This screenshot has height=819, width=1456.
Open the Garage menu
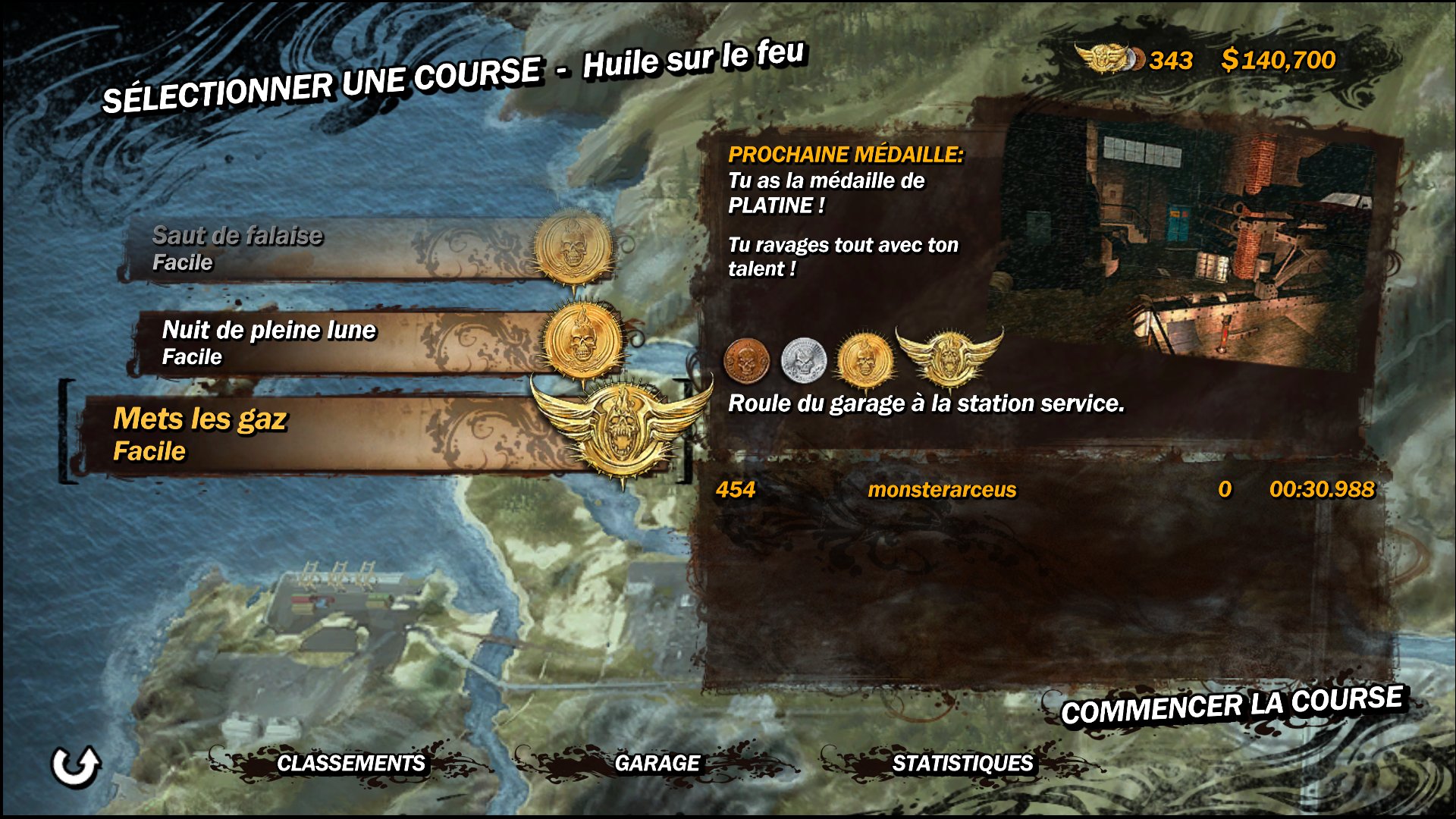pyautogui.click(x=657, y=763)
